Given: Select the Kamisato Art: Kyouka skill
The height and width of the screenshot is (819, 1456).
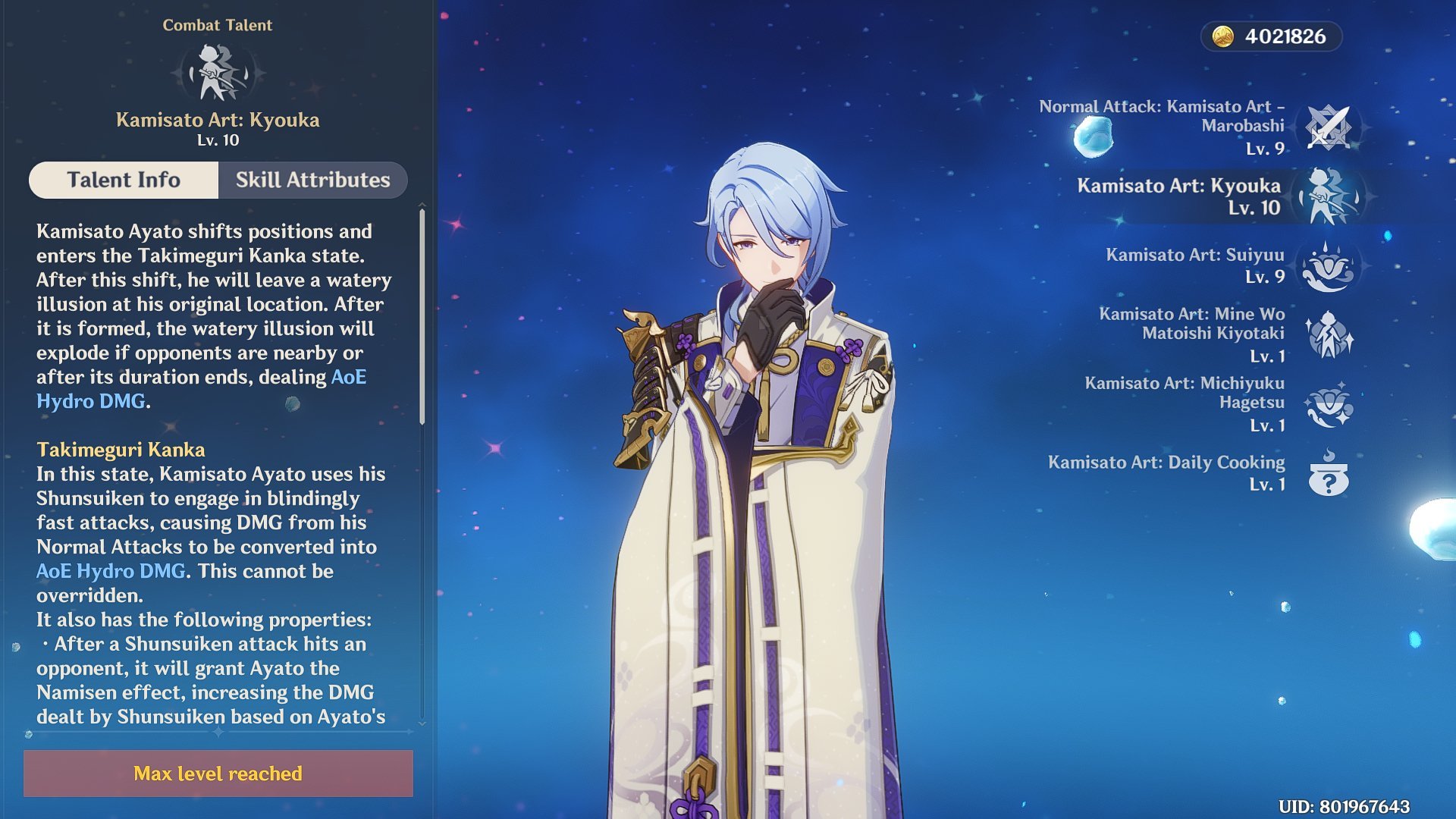Looking at the screenshot, I should click(1329, 196).
